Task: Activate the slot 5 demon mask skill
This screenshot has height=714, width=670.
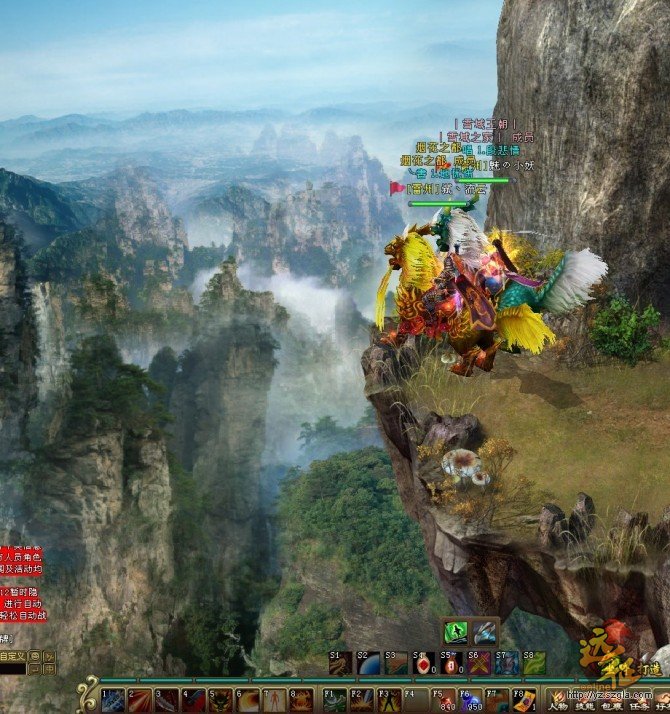Action: point(221,701)
